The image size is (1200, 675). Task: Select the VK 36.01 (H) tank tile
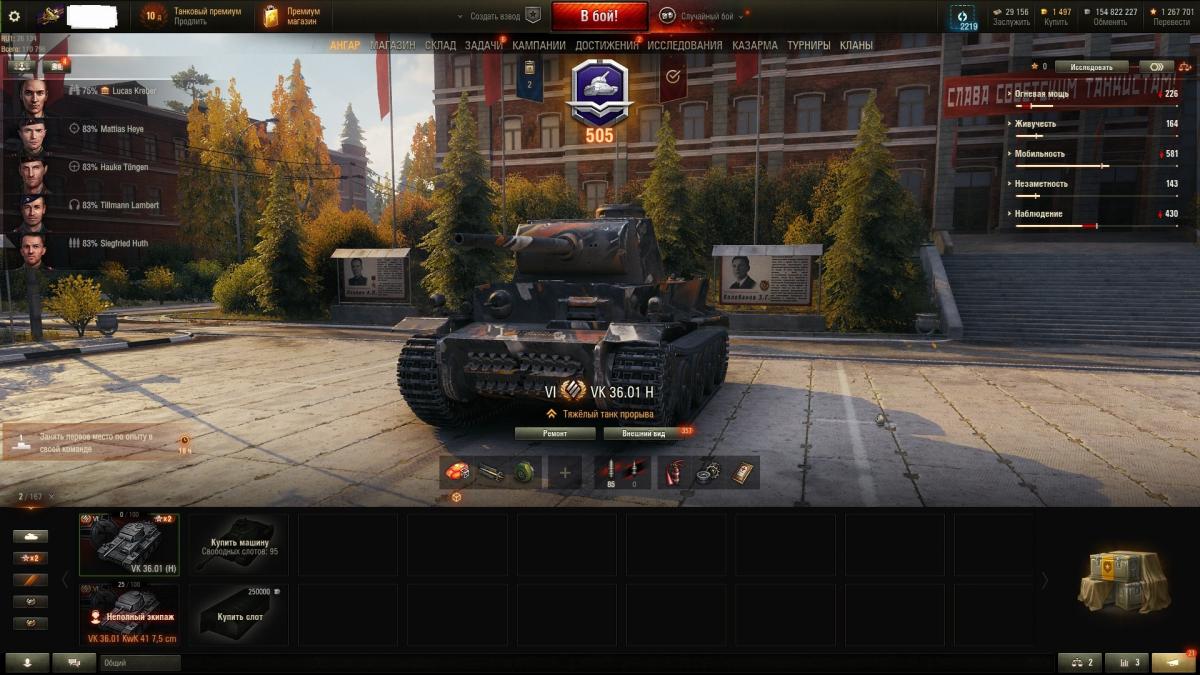point(129,543)
